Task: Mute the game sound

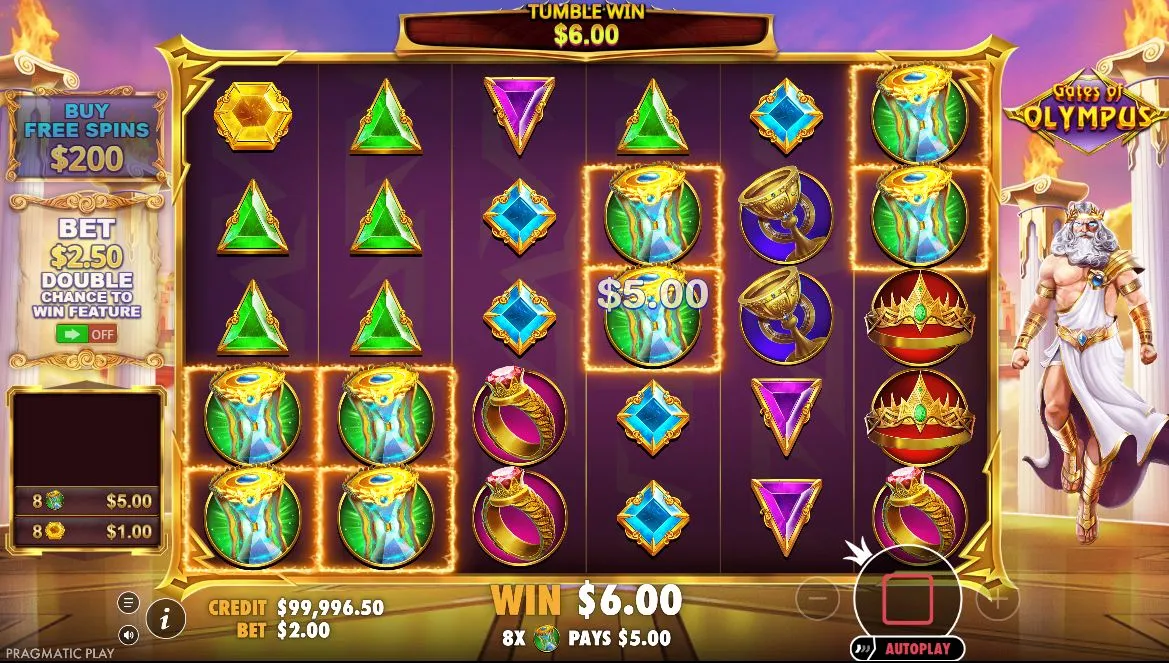Action: [x=129, y=634]
